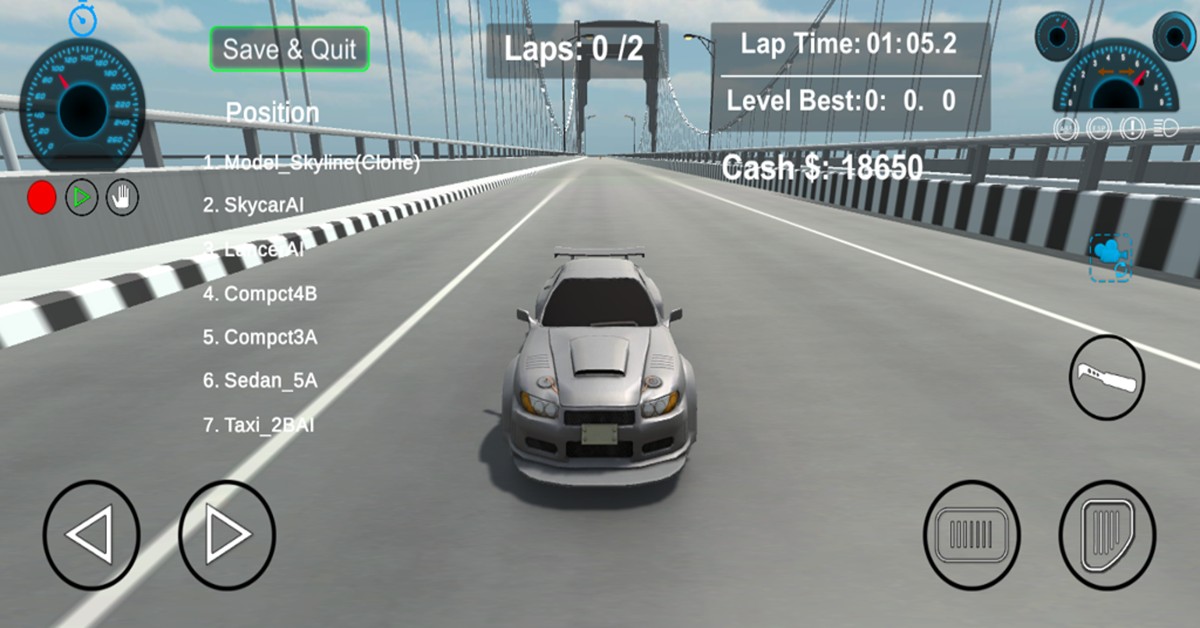Click the white hand stop icon
Screen dimensions: 1200x628
pos(123,197)
